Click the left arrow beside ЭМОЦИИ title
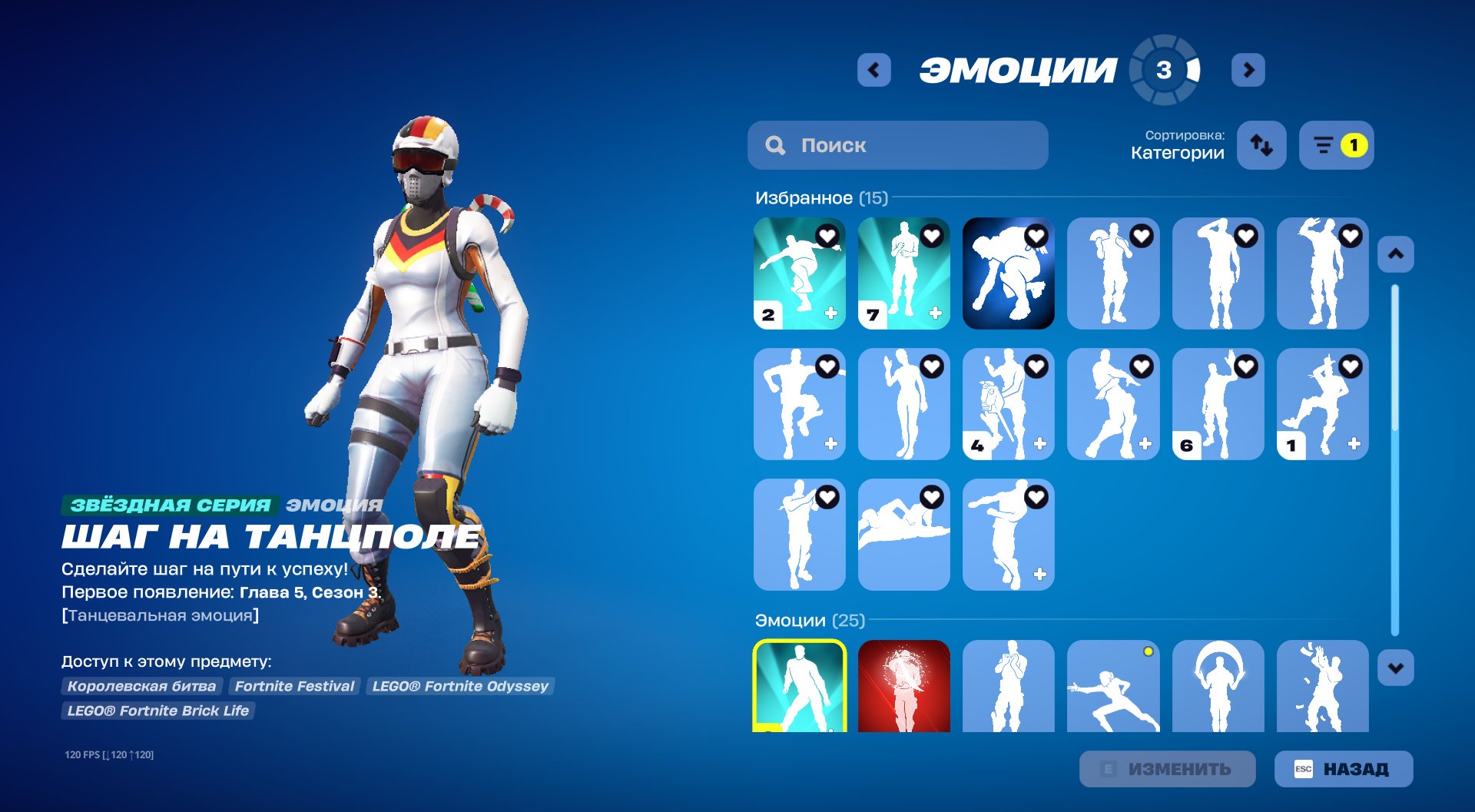 tap(872, 69)
